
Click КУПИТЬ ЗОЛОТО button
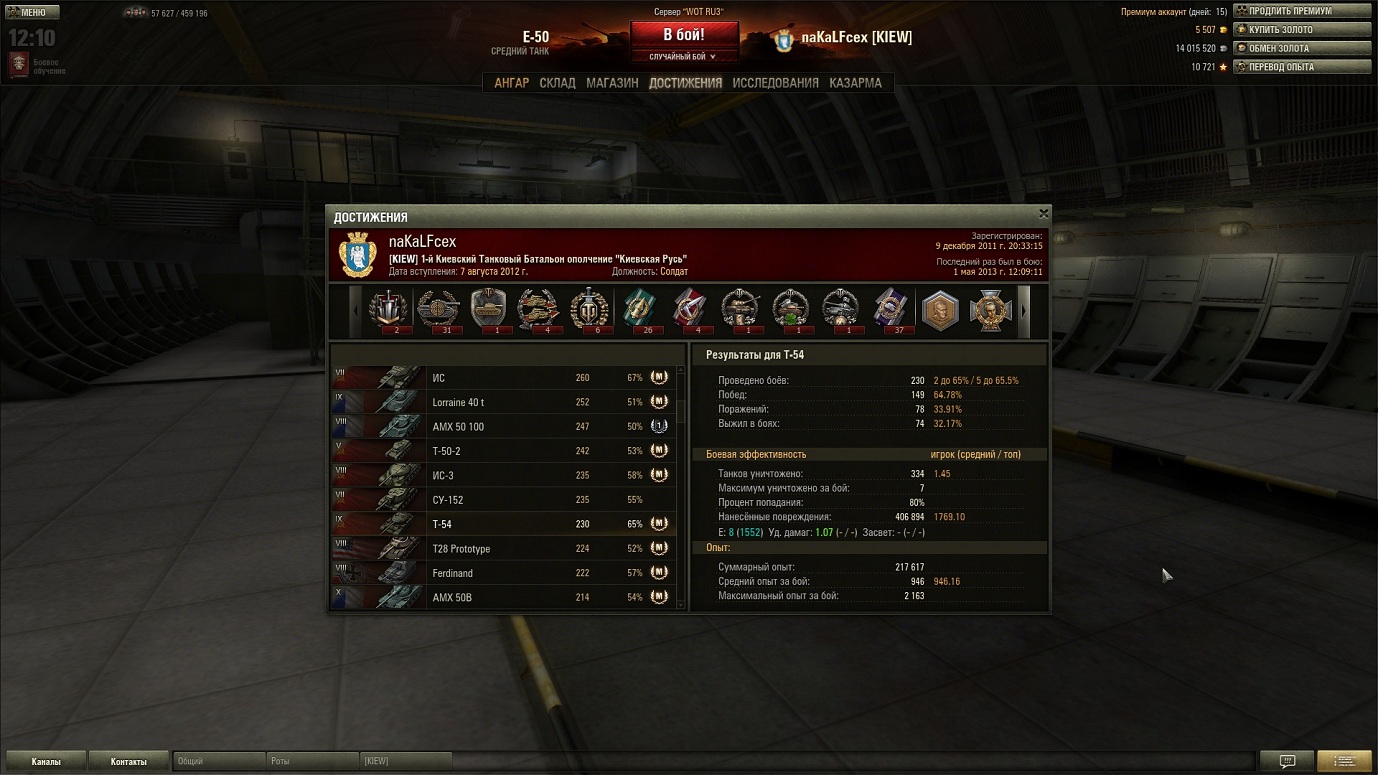pyautogui.click(x=1302, y=30)
